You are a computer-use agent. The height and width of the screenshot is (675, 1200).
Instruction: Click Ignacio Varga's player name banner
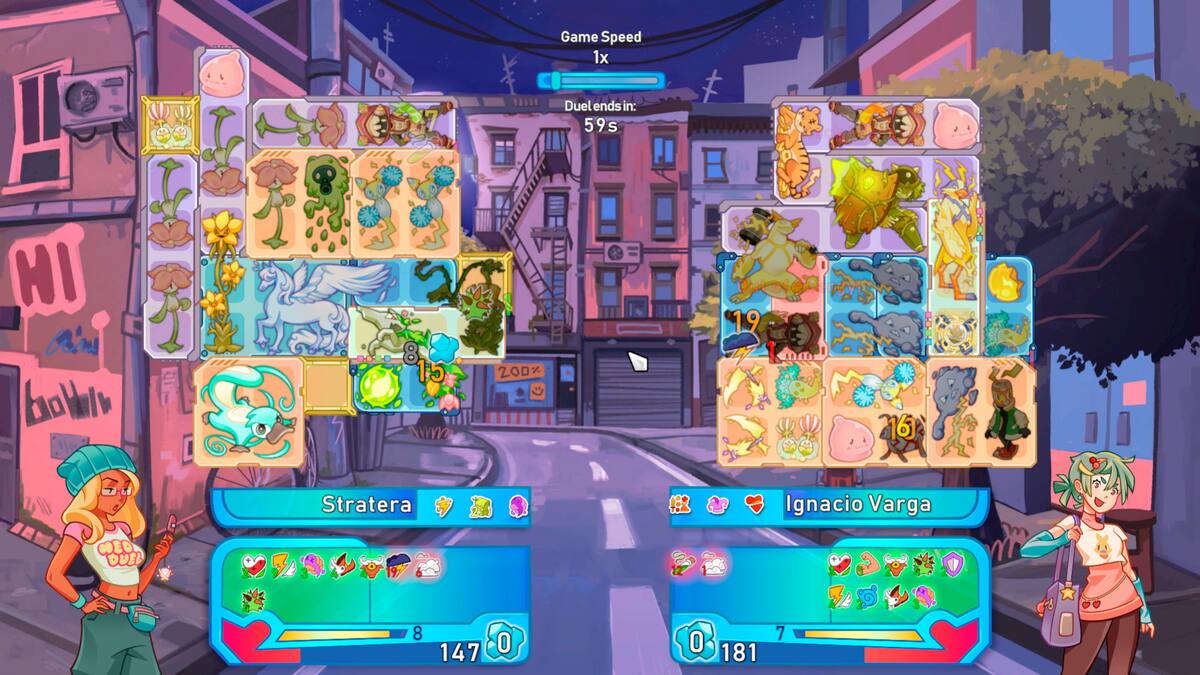point(858,505)
